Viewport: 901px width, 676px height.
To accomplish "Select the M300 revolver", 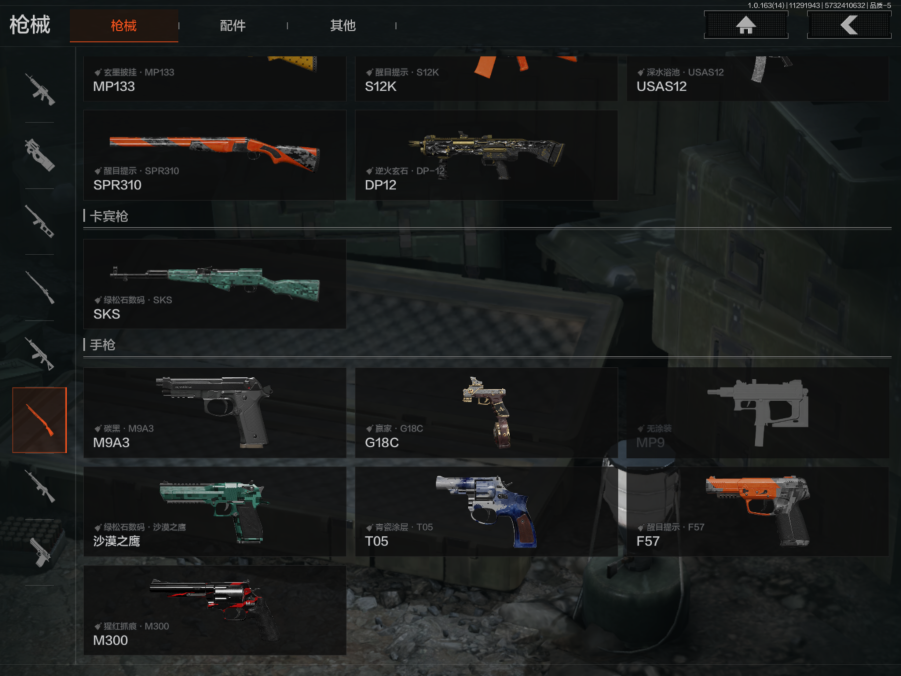I will click(x=215, y=610).
